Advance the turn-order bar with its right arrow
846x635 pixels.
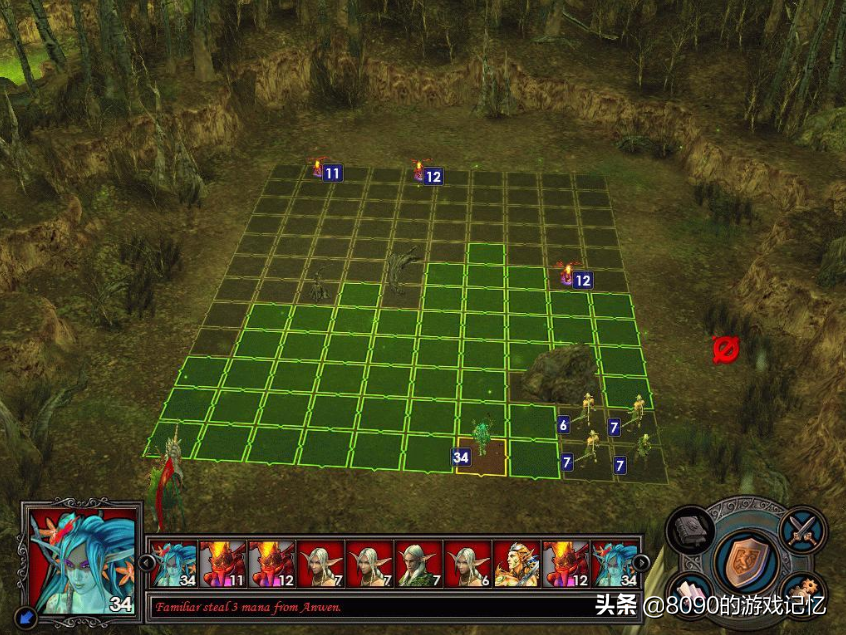tap(641, 562)
